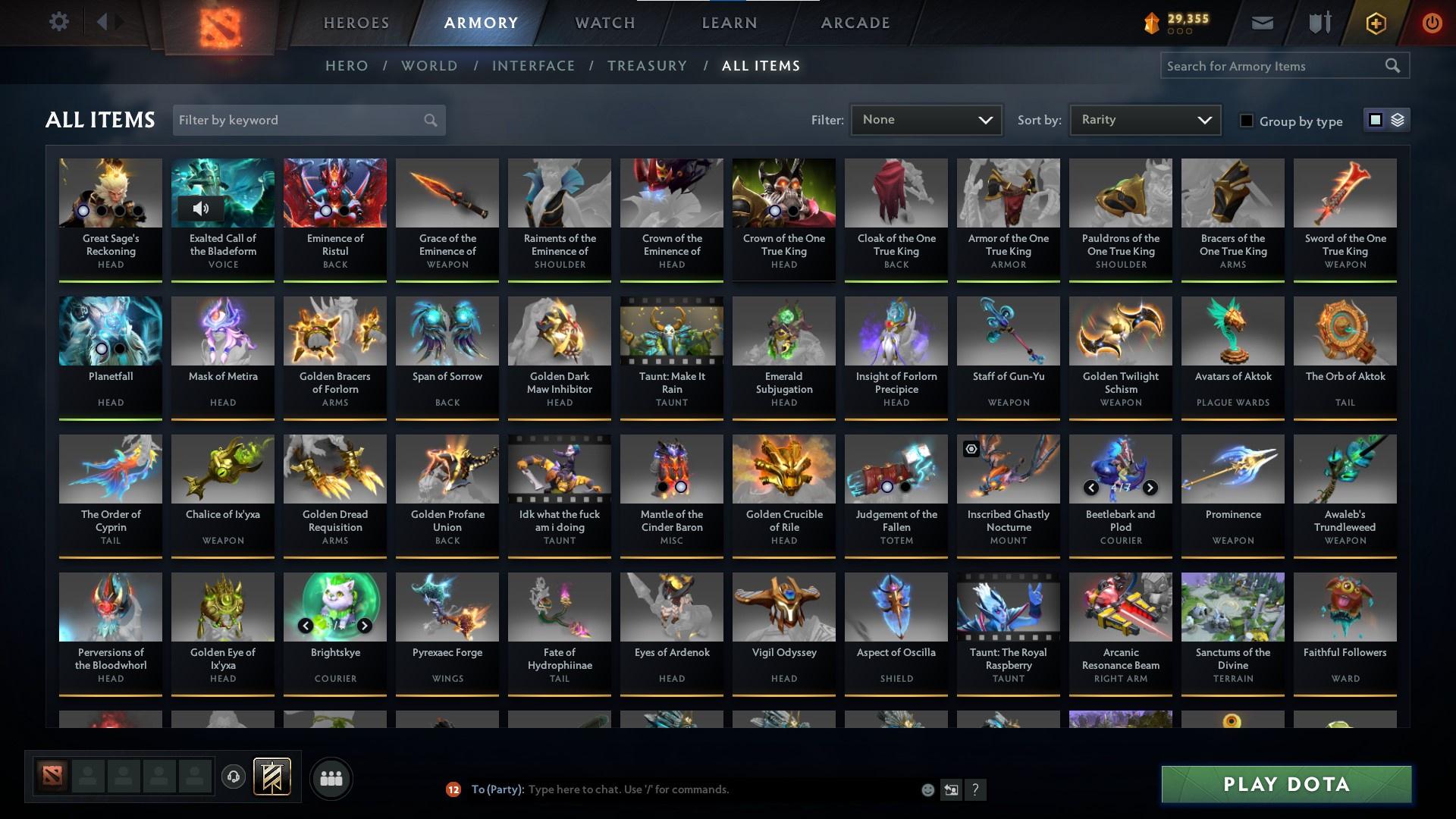This screenshot has width=1456, height=819.
Task: Open the settings gear icon
Action: 59,21
